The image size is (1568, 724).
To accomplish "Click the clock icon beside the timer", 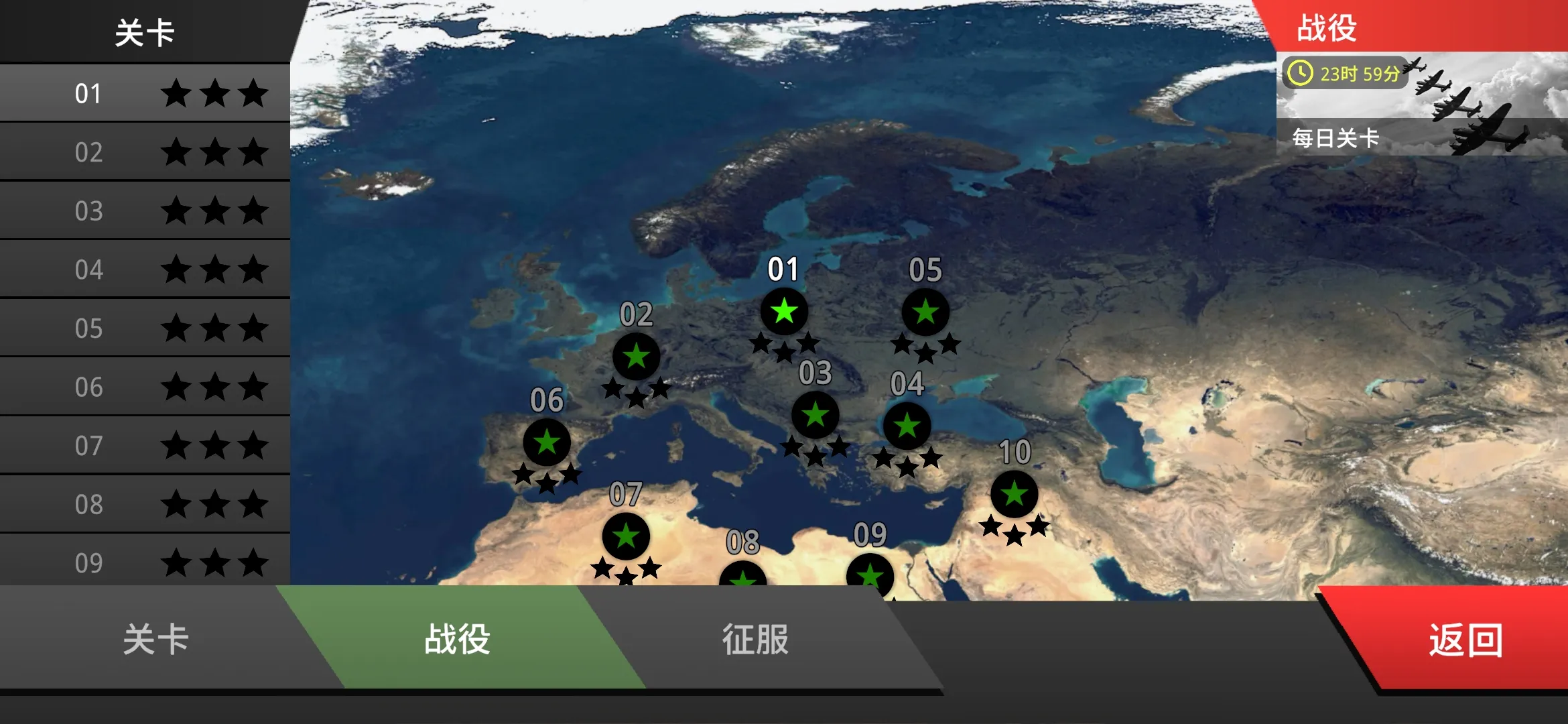I will (1301, 75).
